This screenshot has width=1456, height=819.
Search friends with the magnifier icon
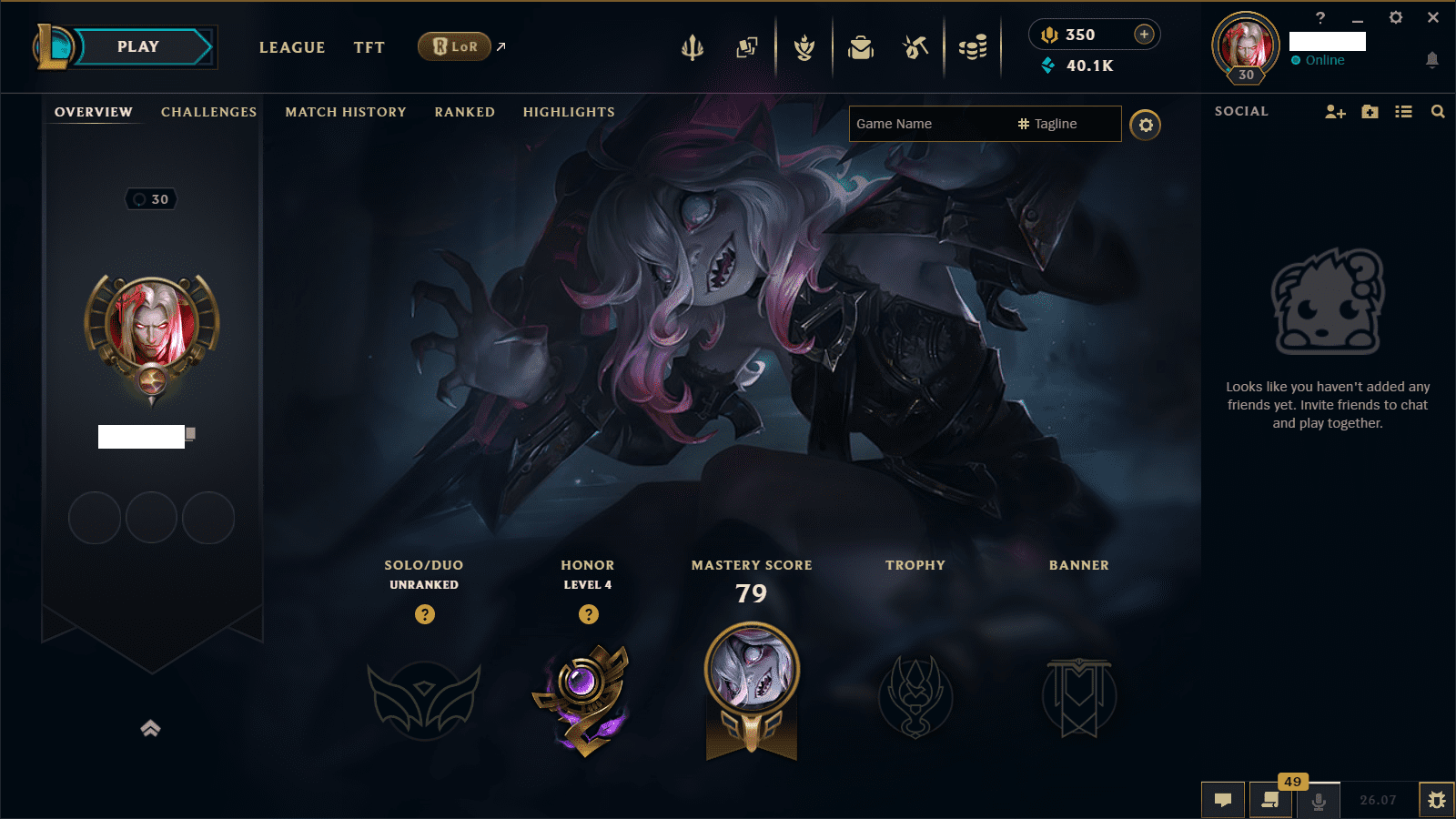(x=1437, y=111)
